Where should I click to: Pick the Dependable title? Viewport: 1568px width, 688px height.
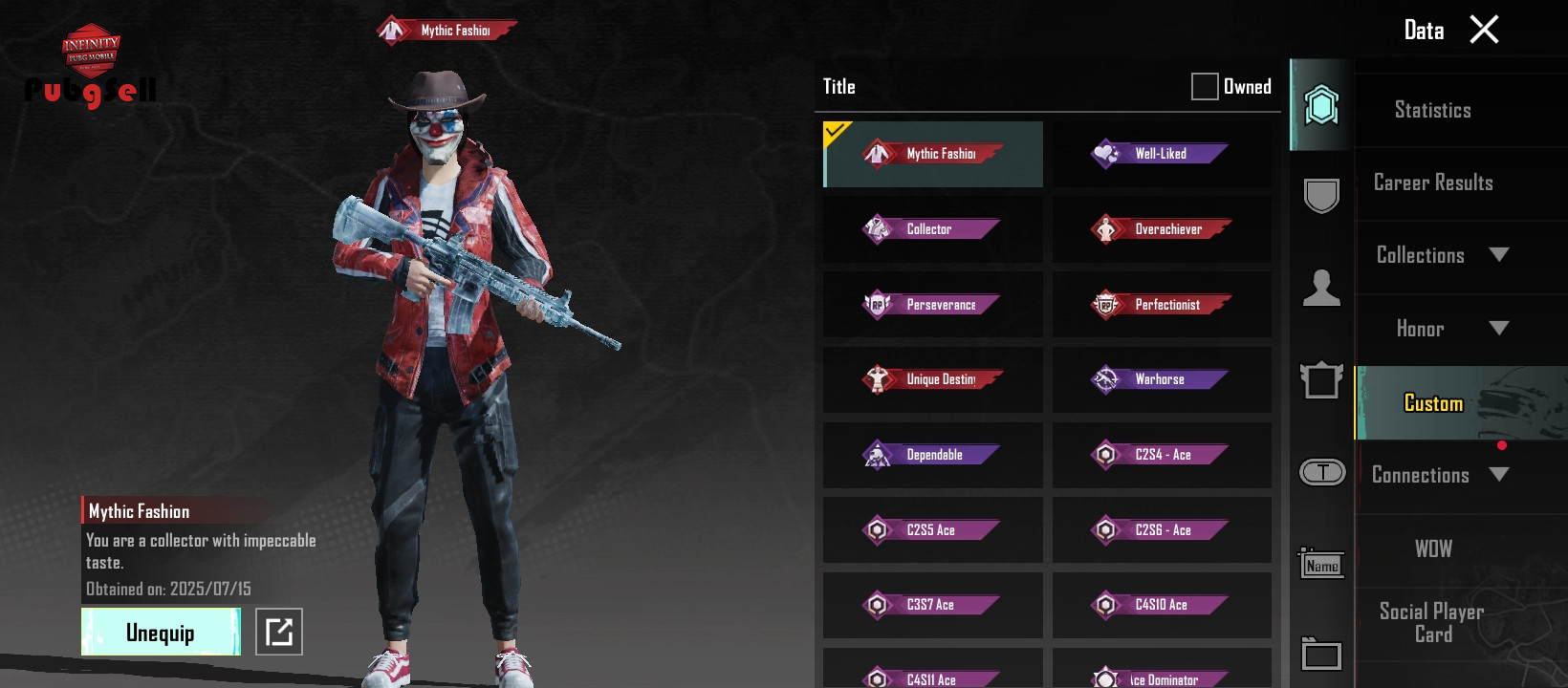(x=932, y=455)
